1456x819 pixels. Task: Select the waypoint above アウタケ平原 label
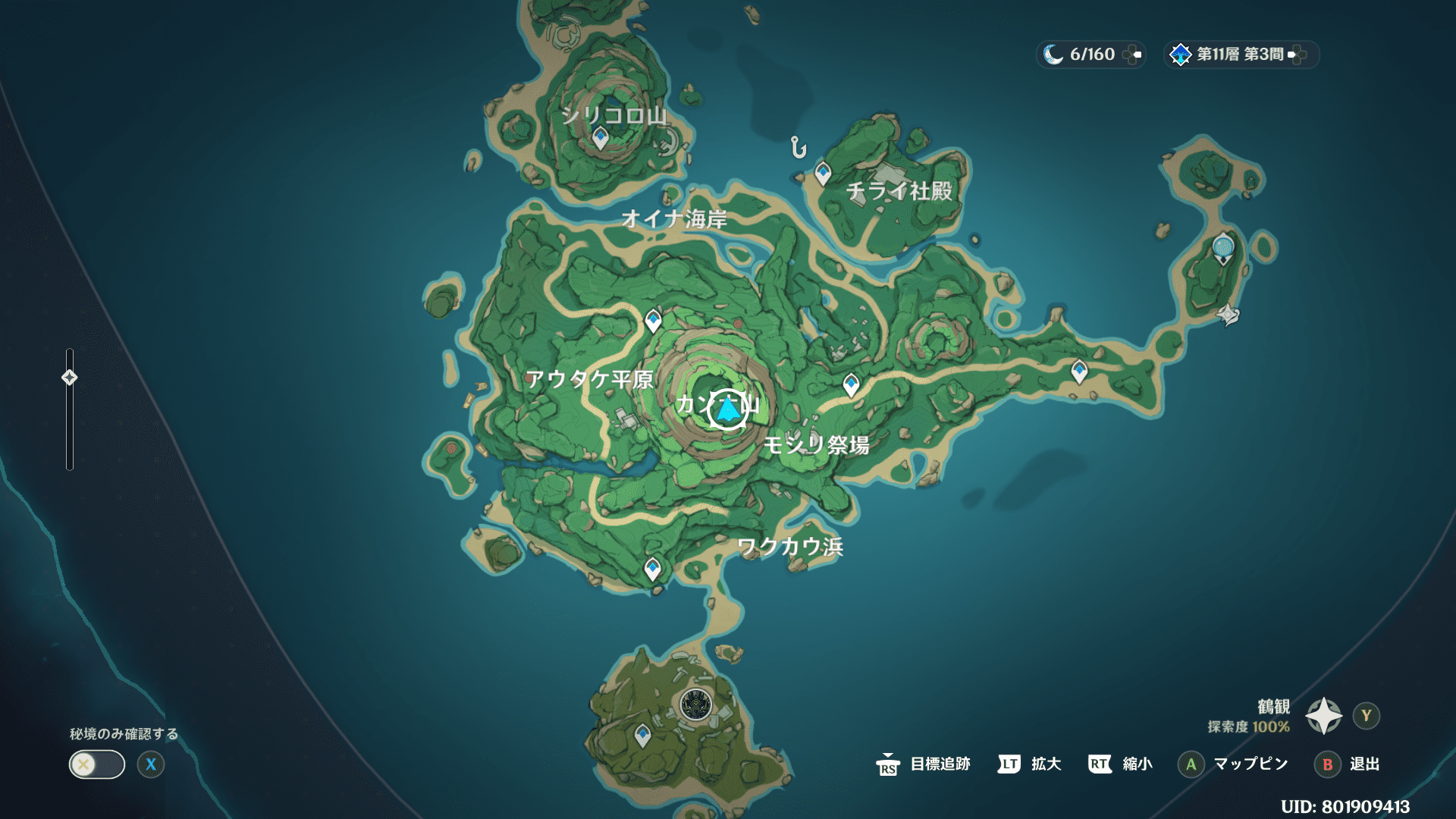pyautogui.click(x=653, y=320)
